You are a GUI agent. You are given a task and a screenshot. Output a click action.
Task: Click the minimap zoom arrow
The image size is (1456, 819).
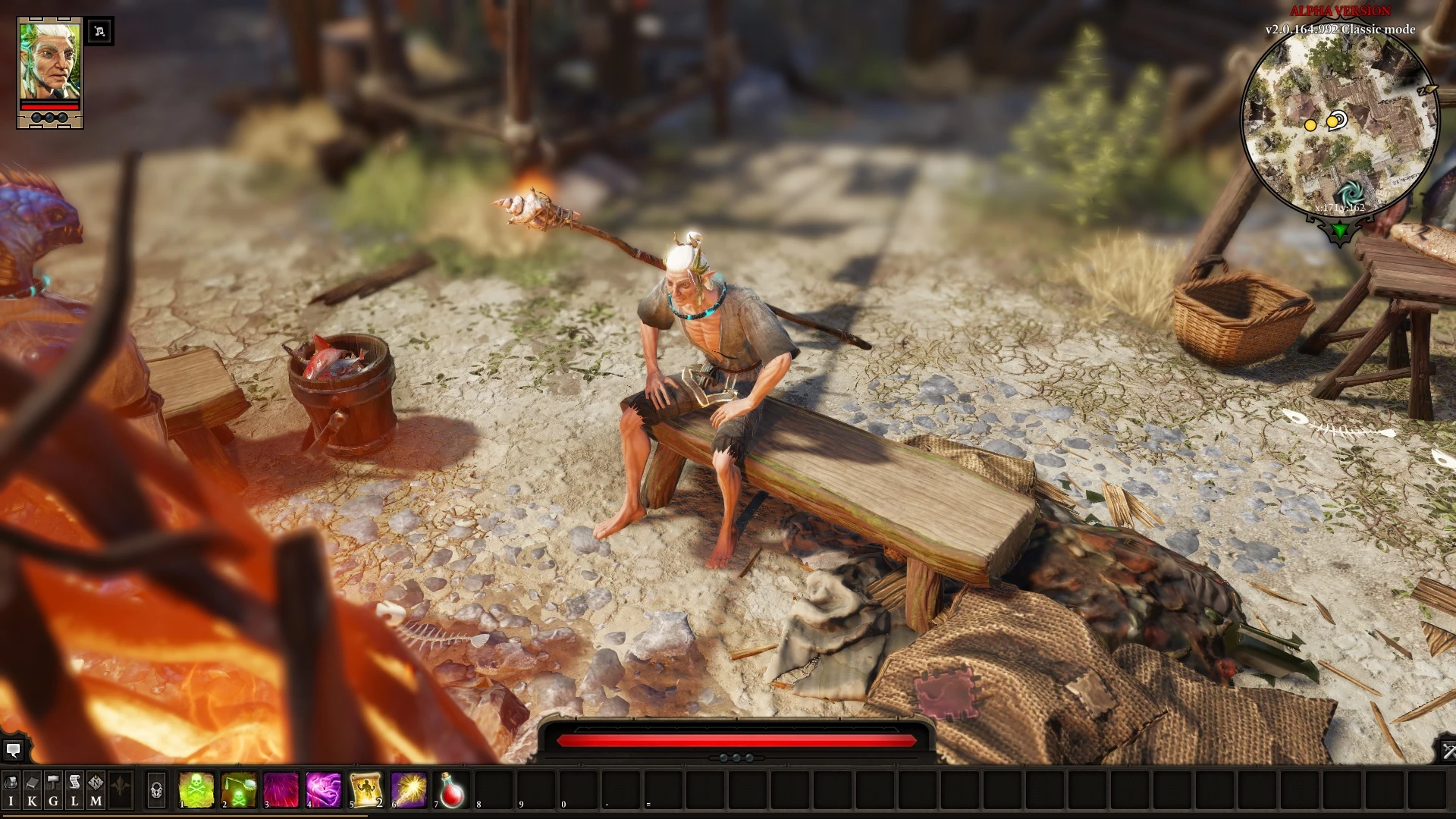click(x=1427, y=90)
